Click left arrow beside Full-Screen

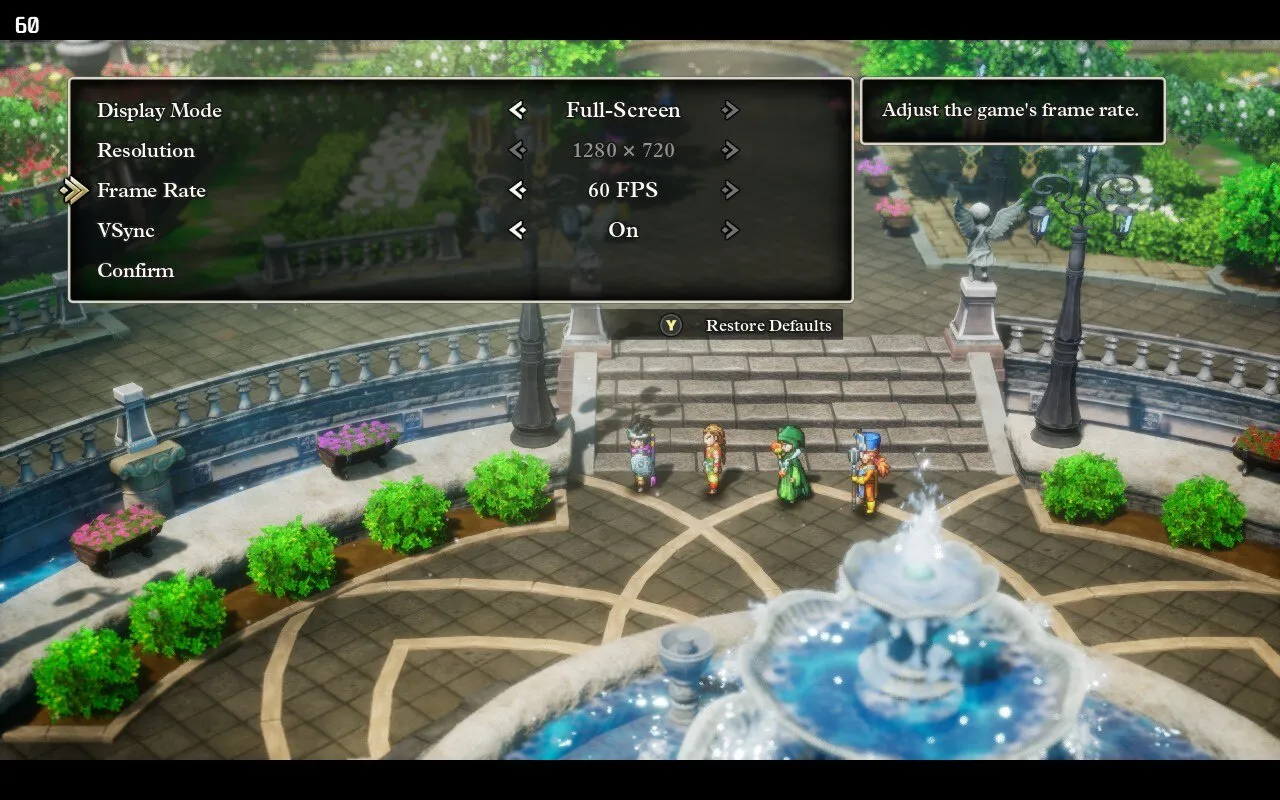517,110
